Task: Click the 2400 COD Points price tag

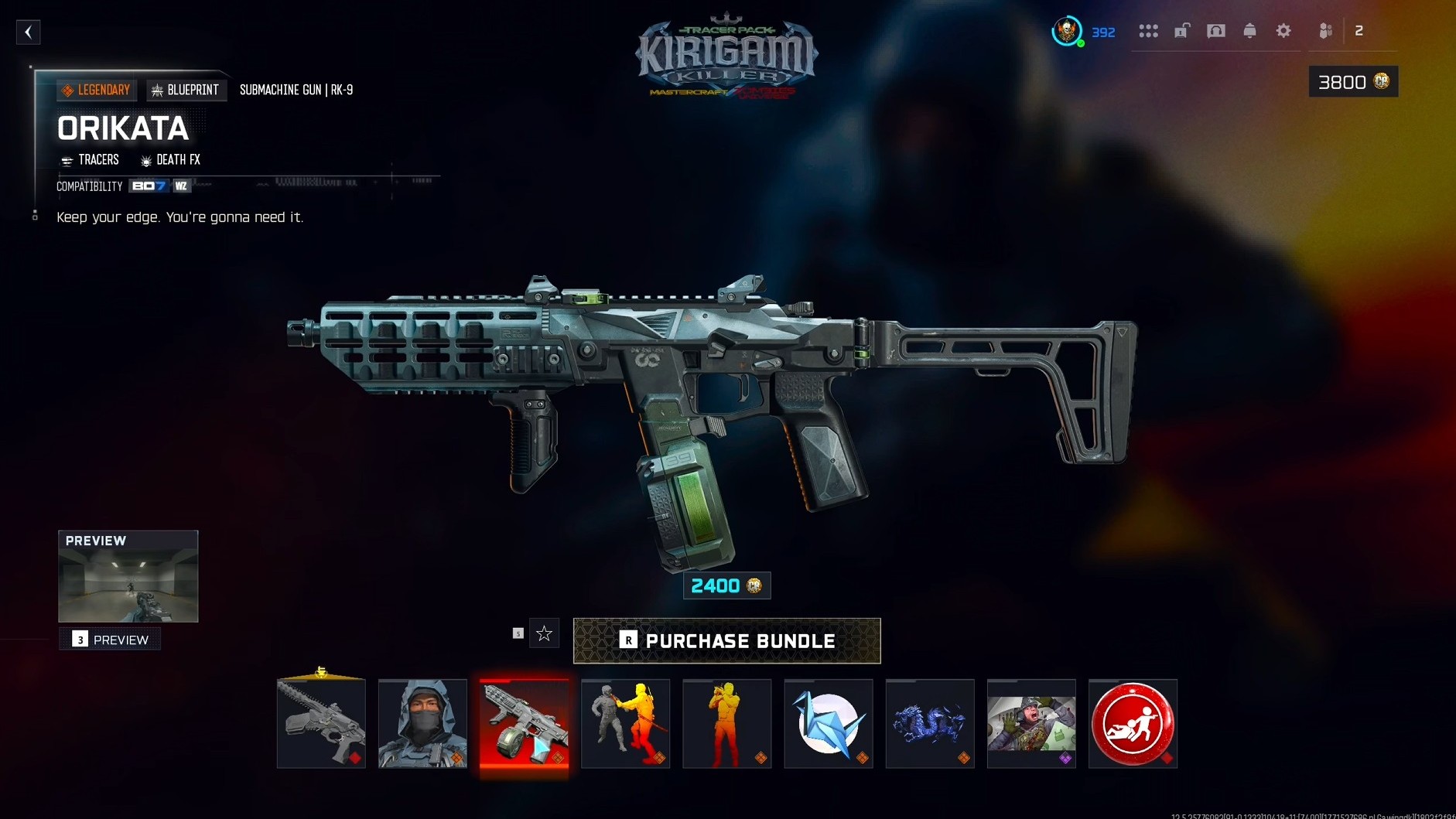Action: click(726, 585)
